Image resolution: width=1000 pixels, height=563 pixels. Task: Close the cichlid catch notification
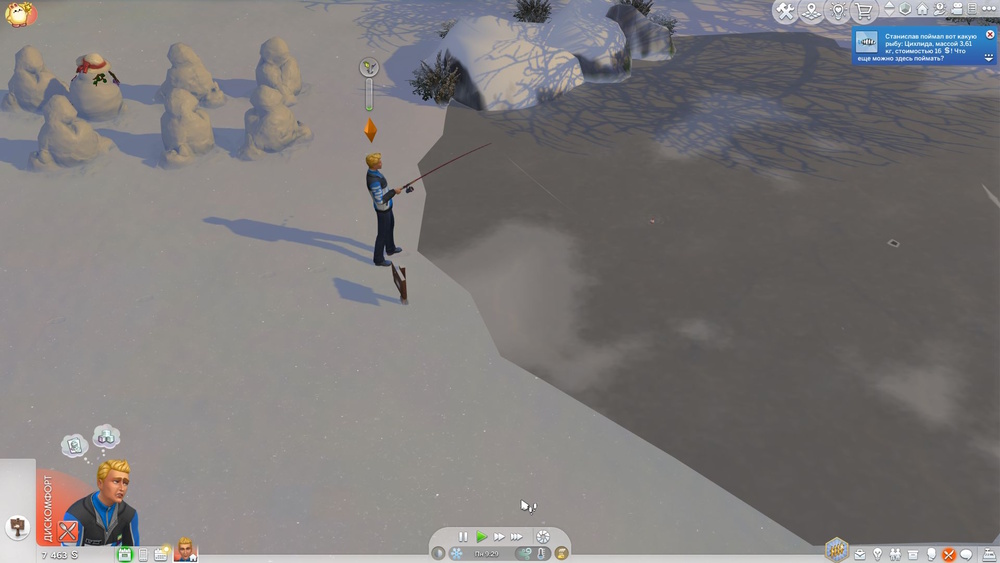tap(990, 34)
